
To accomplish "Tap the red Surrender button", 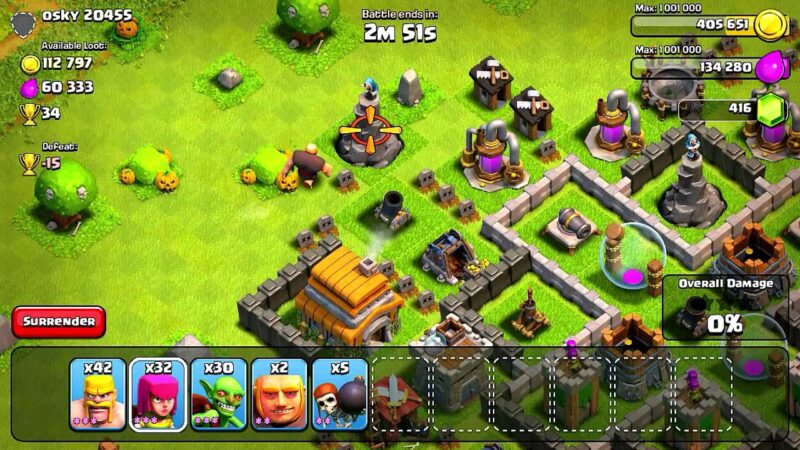I will click(x=59, y=321).
